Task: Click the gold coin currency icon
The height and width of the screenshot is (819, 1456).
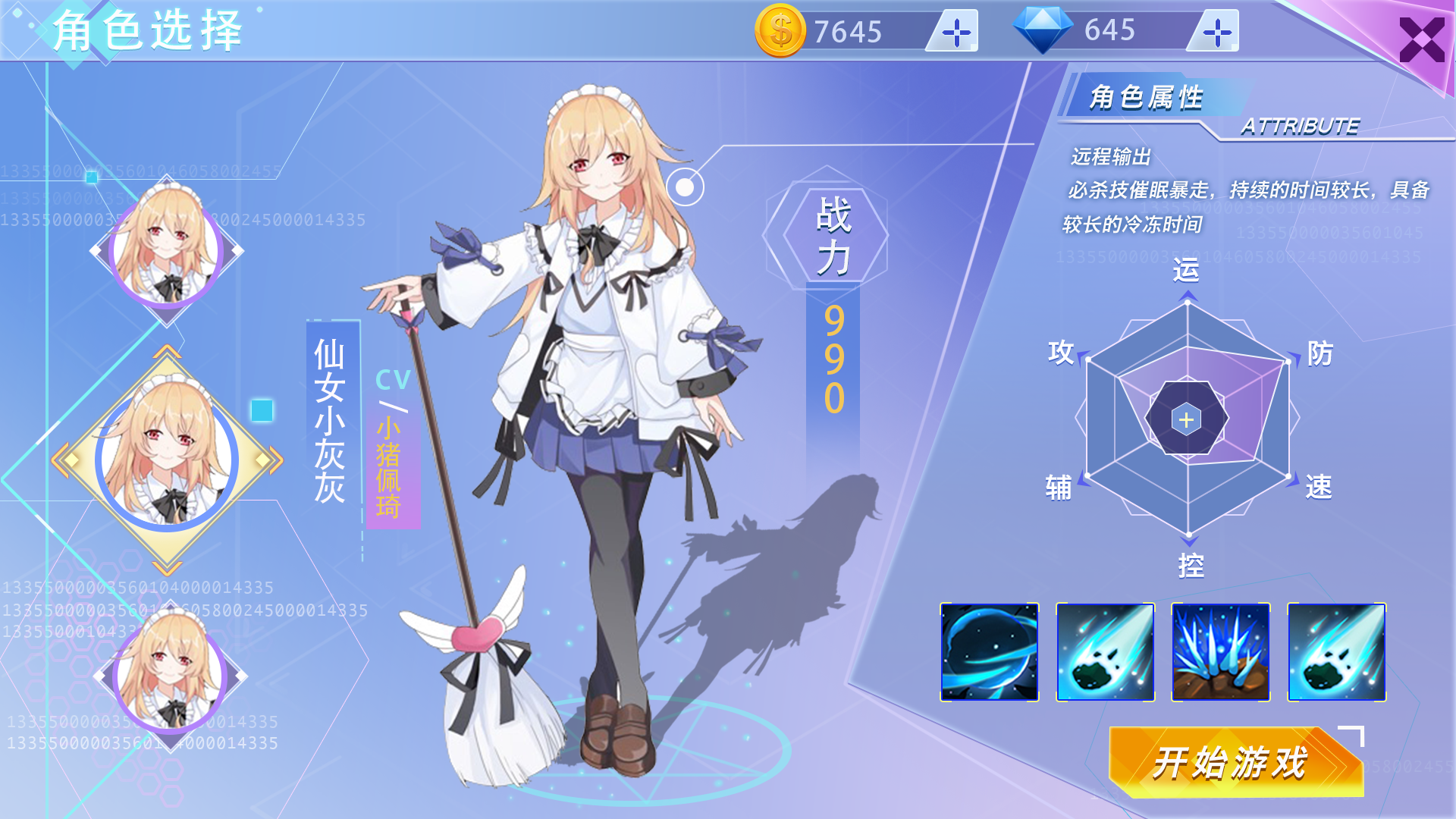Action: point(781,30)
